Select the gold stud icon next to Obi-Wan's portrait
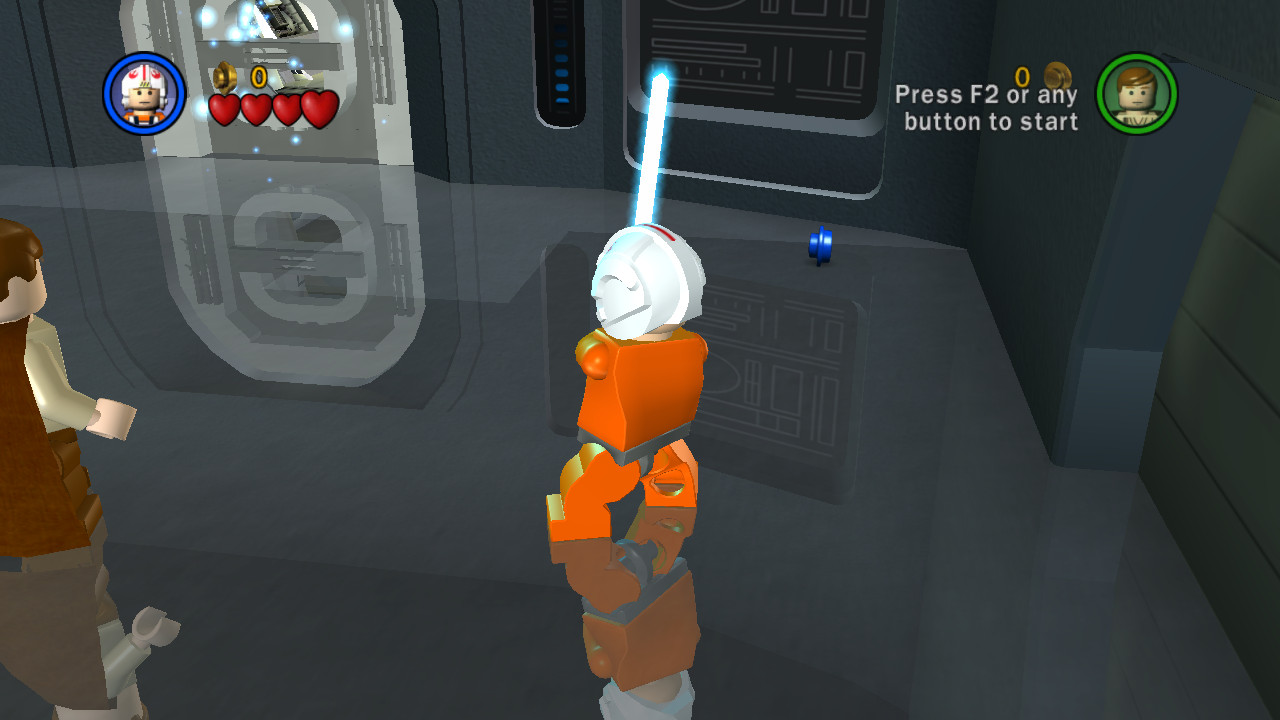Viewport: 1280px width, 720px height. tap(1056, 73)
